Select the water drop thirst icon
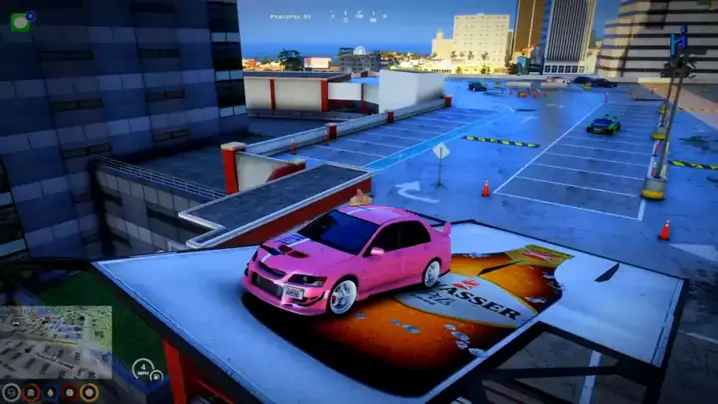This screenshot has height=404, width=718. [x=50, y=392]
